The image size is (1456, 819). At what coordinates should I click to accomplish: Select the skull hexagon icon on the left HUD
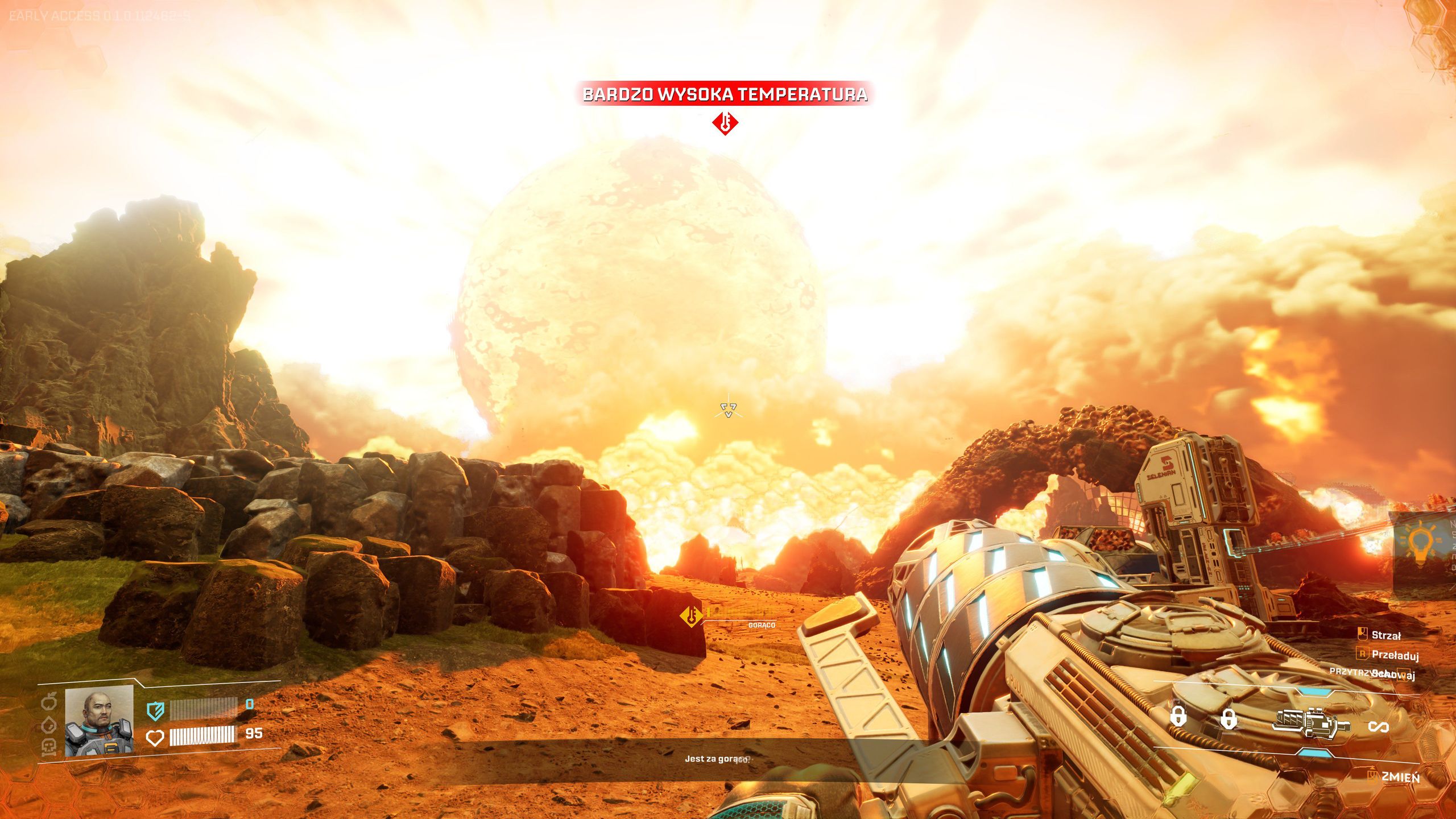(49, 746)
